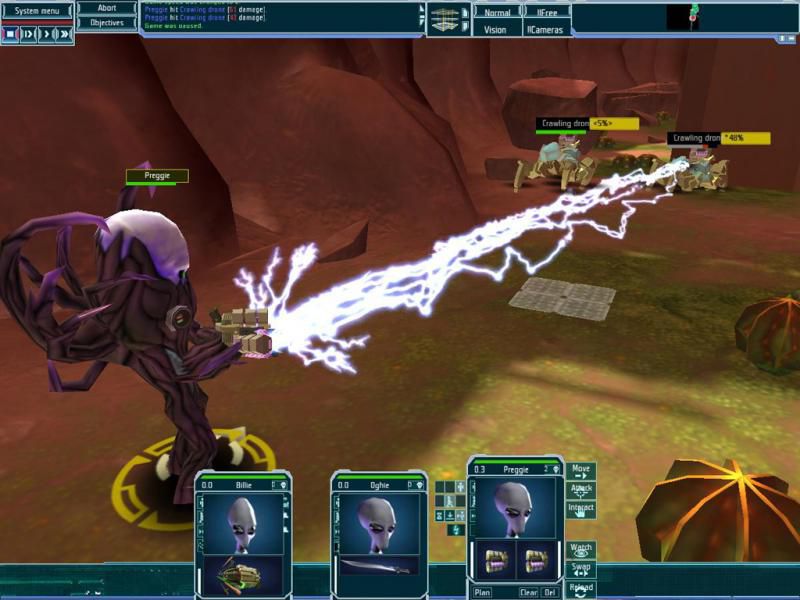The width and height of the screenshot is (800, 600).
Task: Switch to Normal camera mode
Action: pos(497,13)
